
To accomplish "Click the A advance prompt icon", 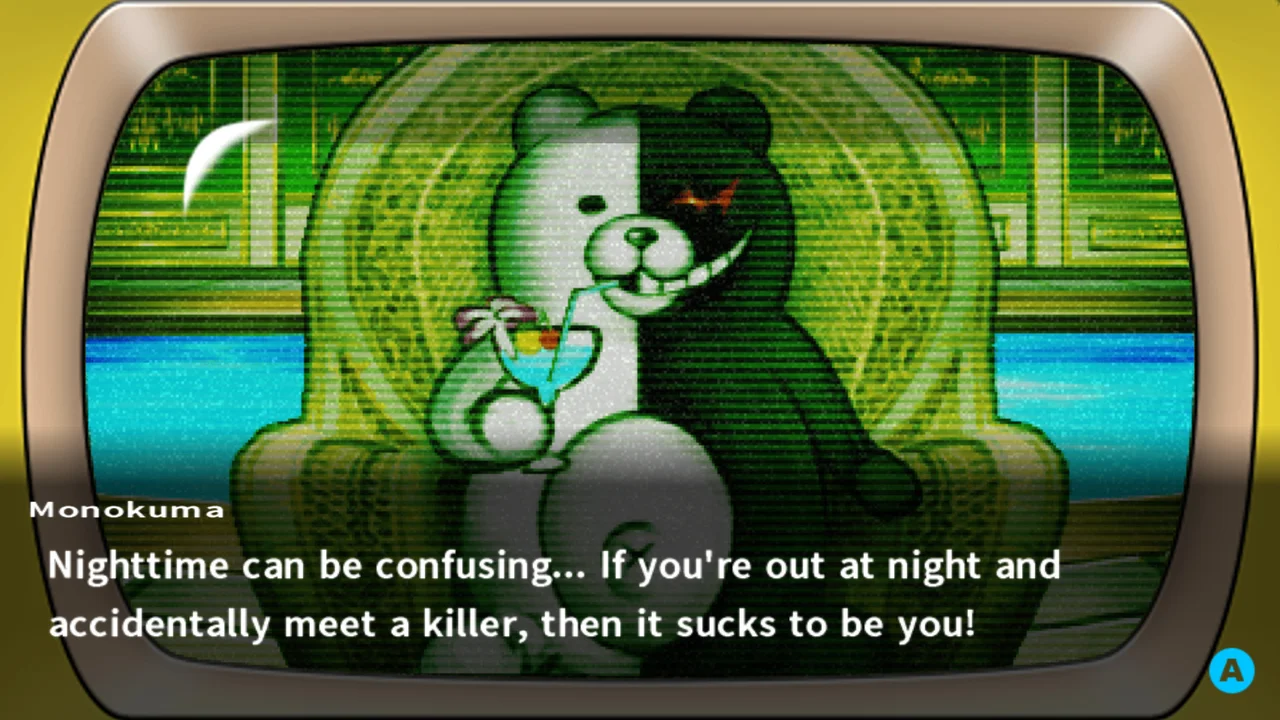I will (x=1232, y=670).
